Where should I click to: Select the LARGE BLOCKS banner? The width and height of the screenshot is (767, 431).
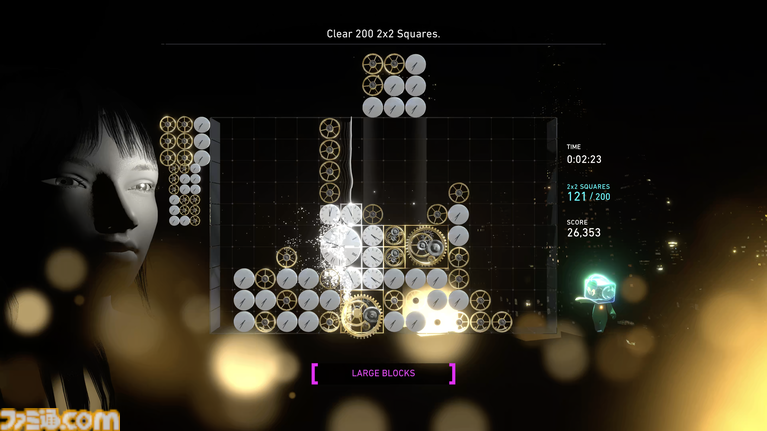(383, 373)
